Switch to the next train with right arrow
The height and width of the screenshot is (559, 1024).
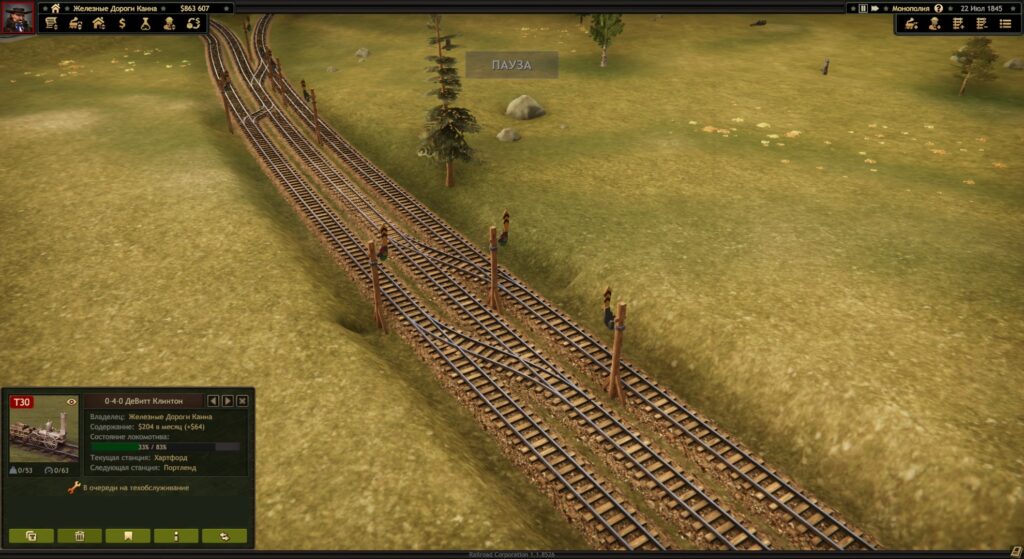pos(228,401)
